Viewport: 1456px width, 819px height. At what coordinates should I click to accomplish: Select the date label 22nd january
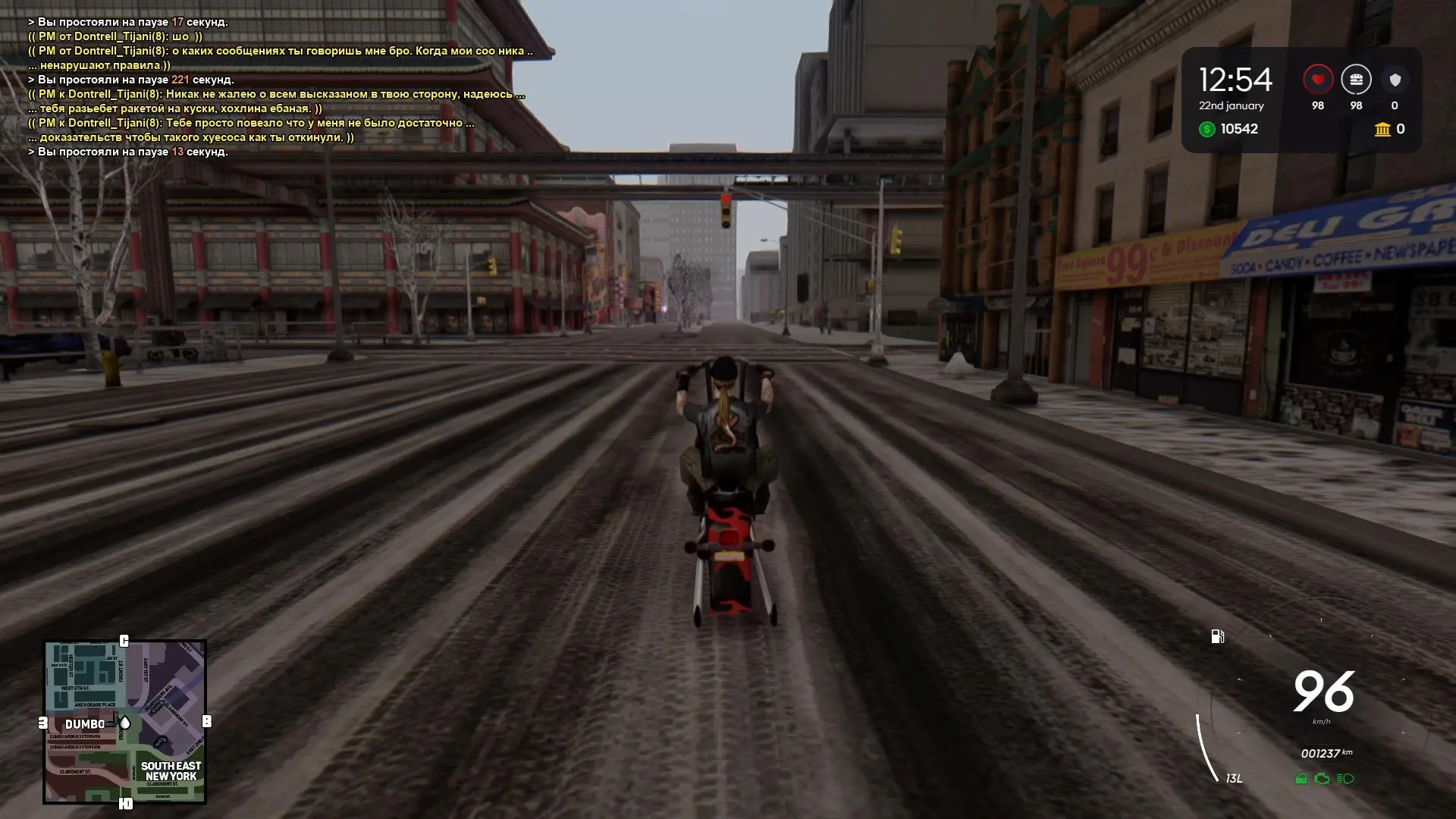click(1231, 105)
